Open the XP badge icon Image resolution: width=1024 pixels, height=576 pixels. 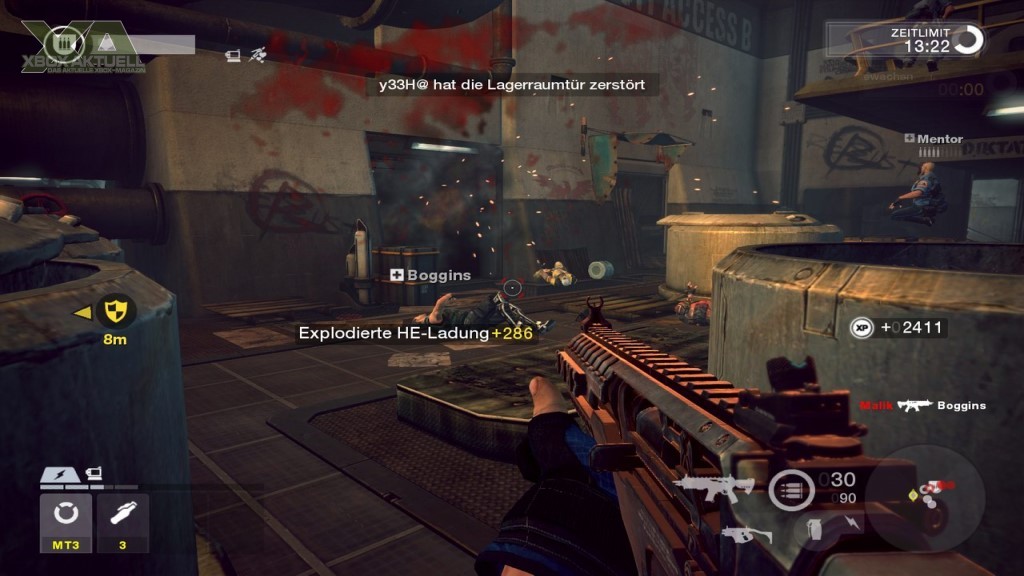(862, 327)
